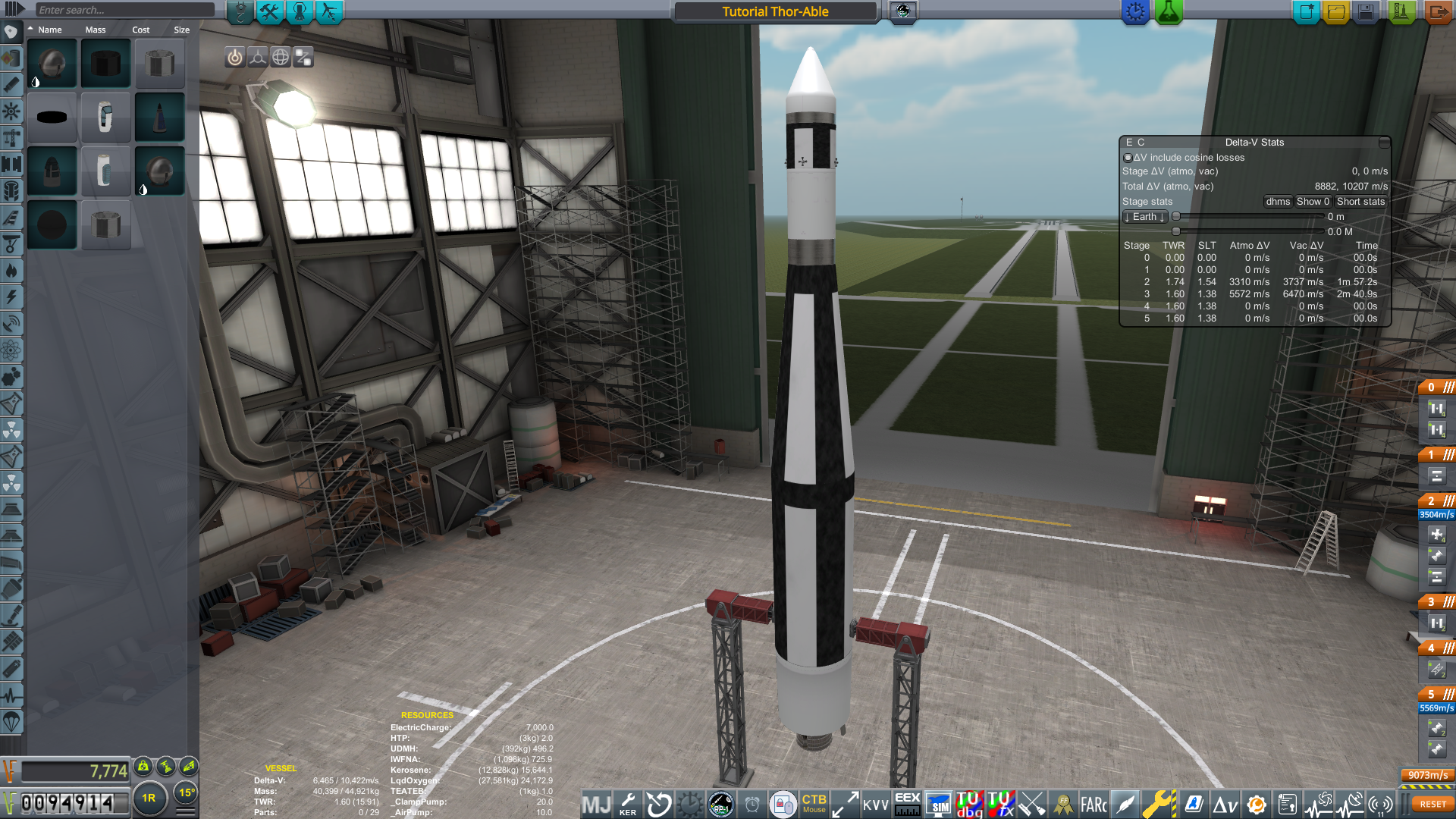The height and width of the screenshot is (819, 1456).
Task: Click the part search field
Action: pos(125,10)
